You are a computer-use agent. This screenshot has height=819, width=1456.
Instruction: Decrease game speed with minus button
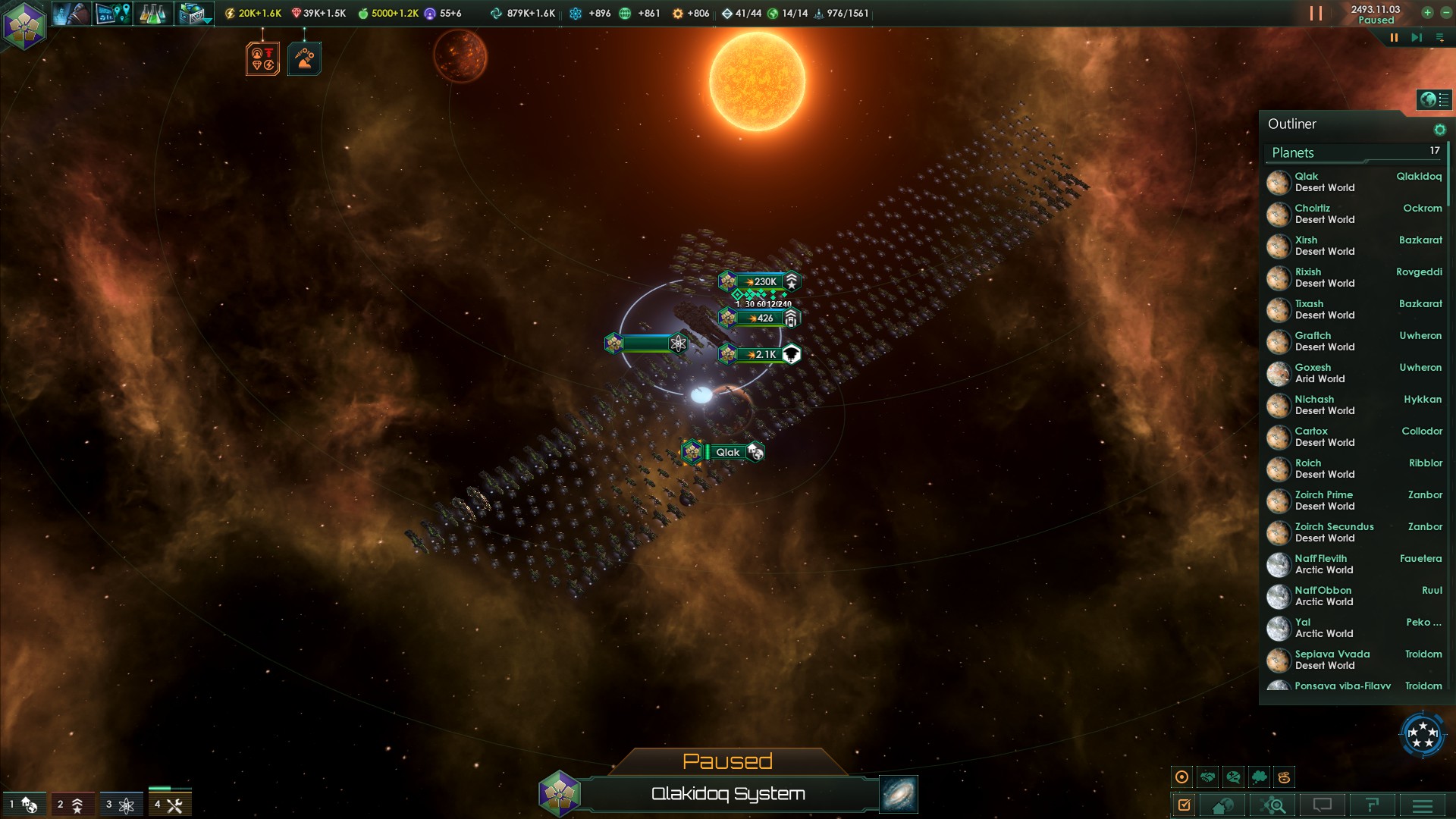coord(1446,13)
